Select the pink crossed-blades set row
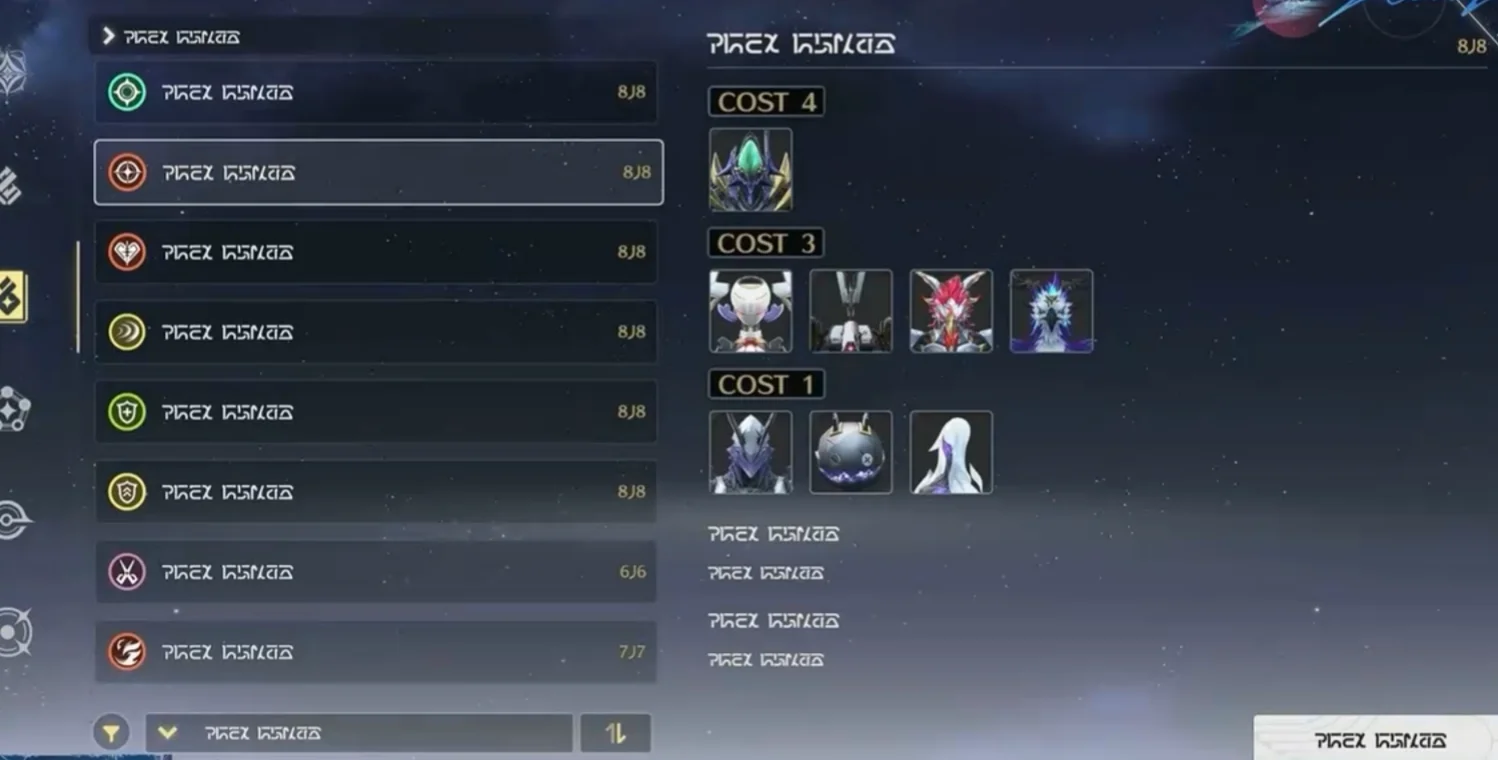The height and width of the screenshot is (760, 1498). pyautogui.click(x=376, y=572)
